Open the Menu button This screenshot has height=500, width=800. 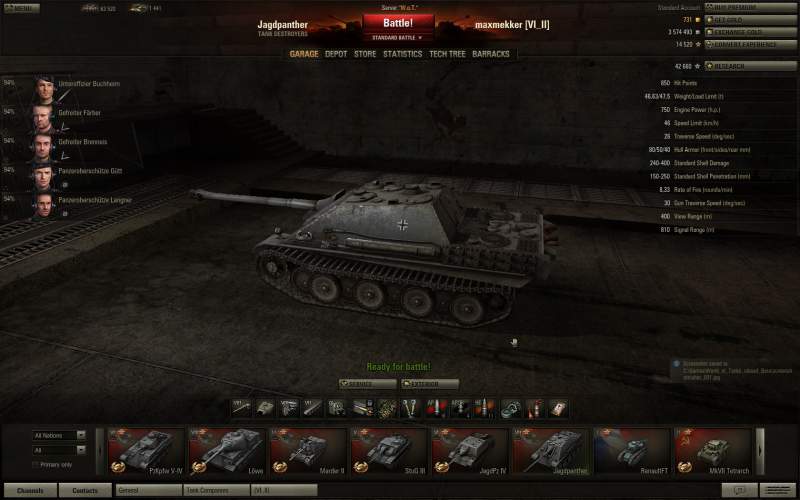click(x=21, y=8)
